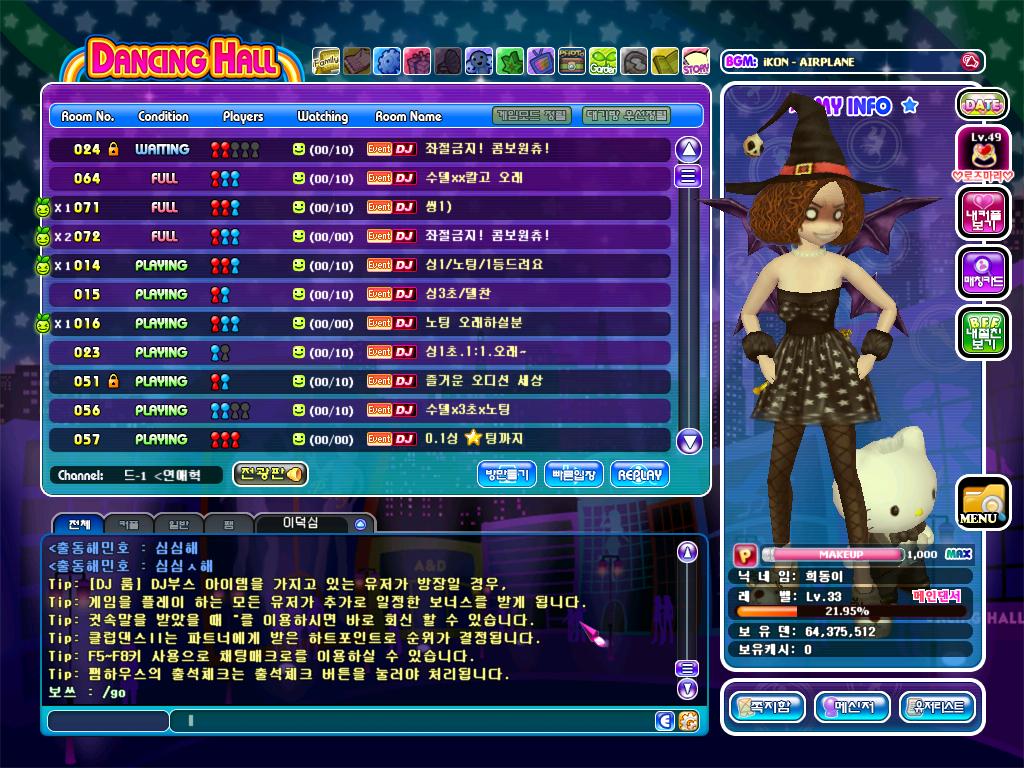Choose the 빠른입장 quick join button
1024x768 pixels.
(574, 474)
